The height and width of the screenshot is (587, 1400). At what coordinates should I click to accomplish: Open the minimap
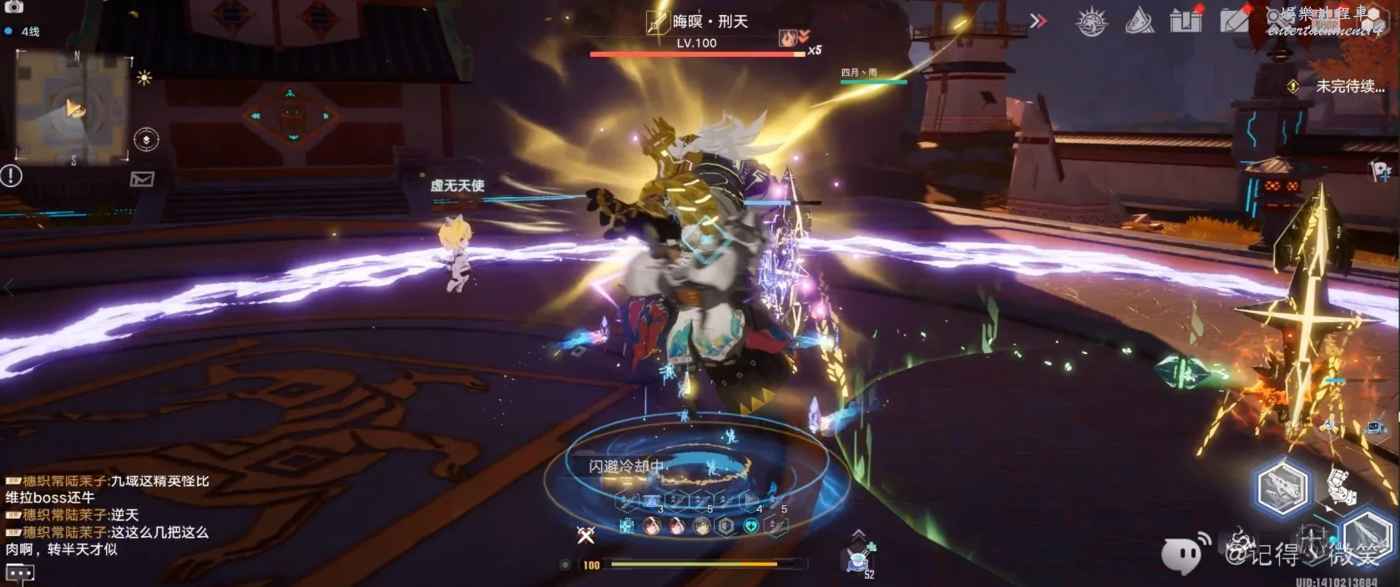pos(72,108)
